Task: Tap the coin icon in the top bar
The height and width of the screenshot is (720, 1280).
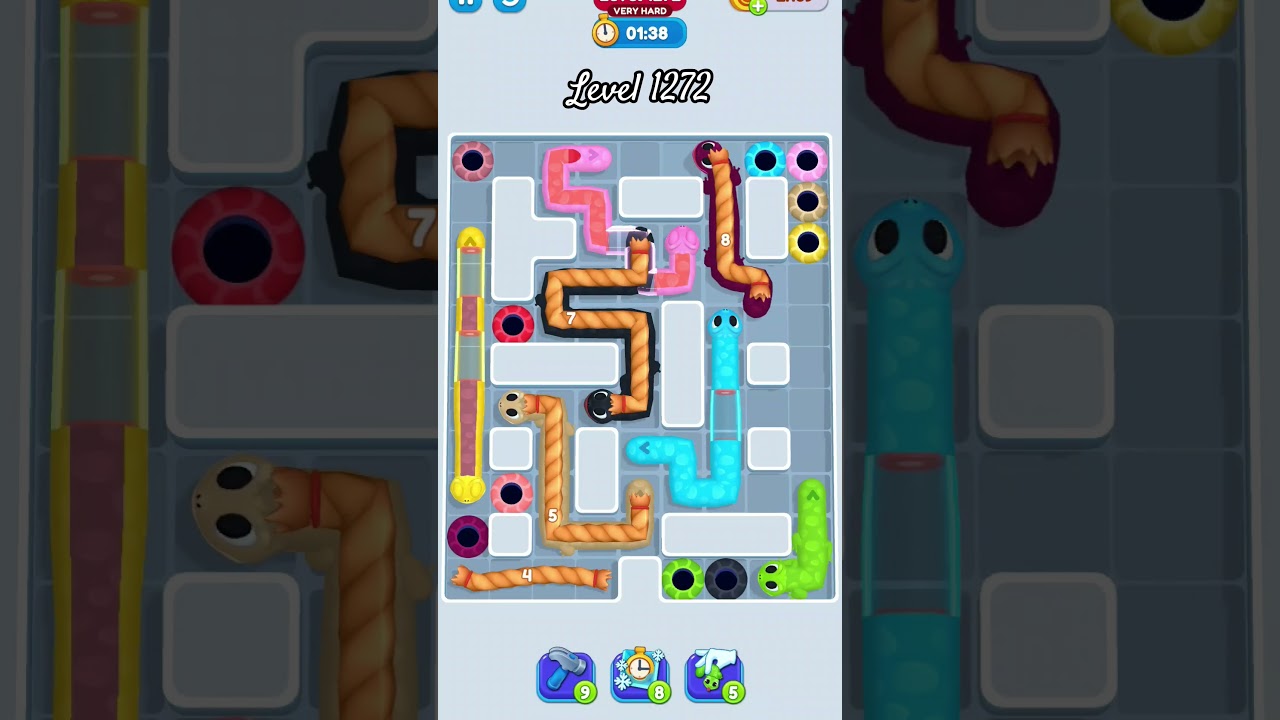Action: [738, 4]
